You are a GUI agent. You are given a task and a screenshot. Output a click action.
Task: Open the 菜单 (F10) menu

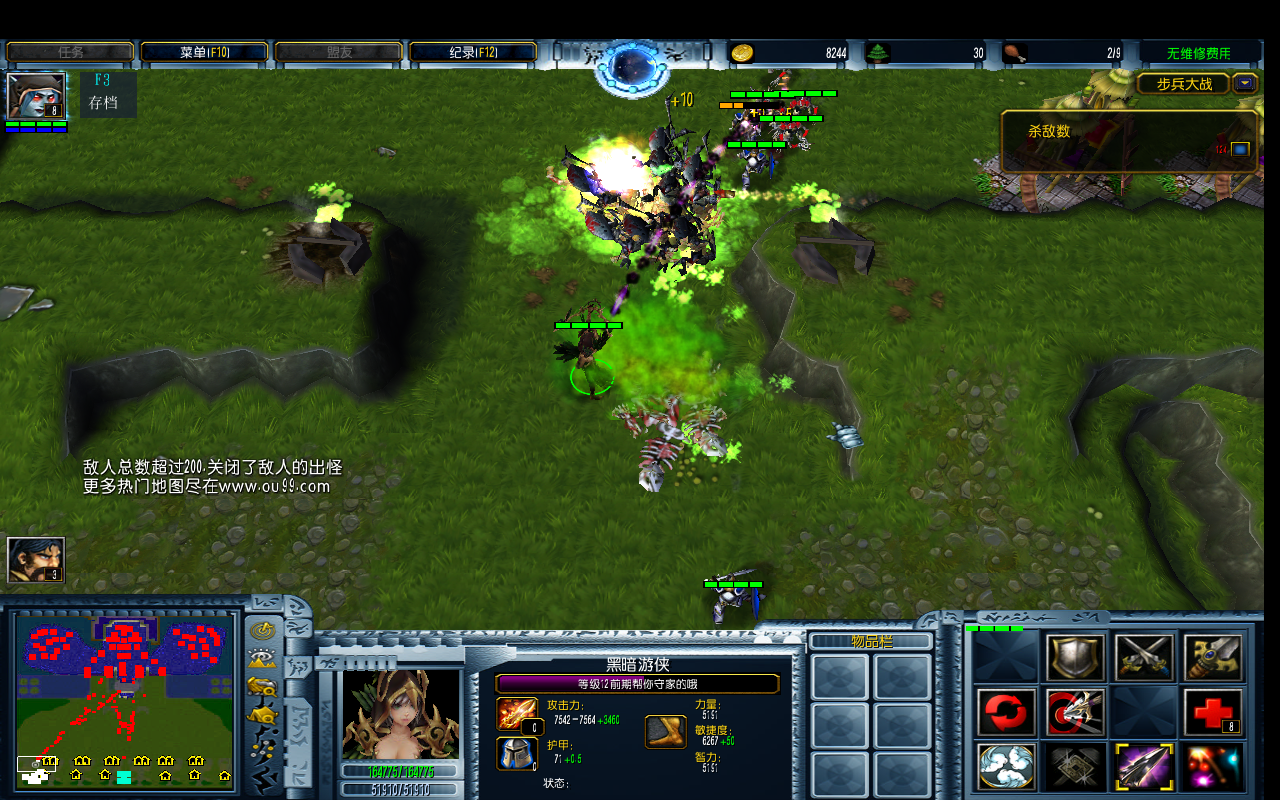tap(204, 52)
